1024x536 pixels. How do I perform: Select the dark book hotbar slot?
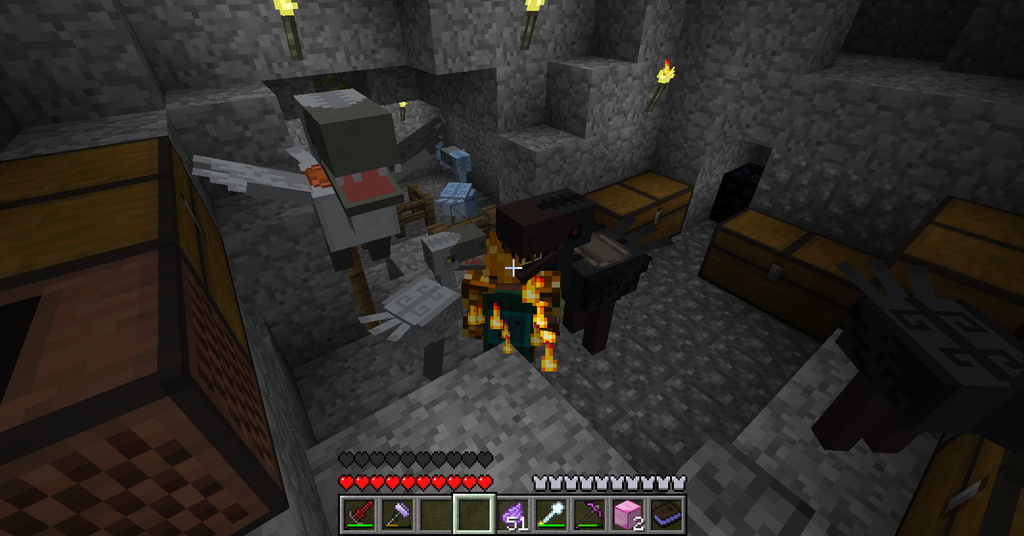664,514
